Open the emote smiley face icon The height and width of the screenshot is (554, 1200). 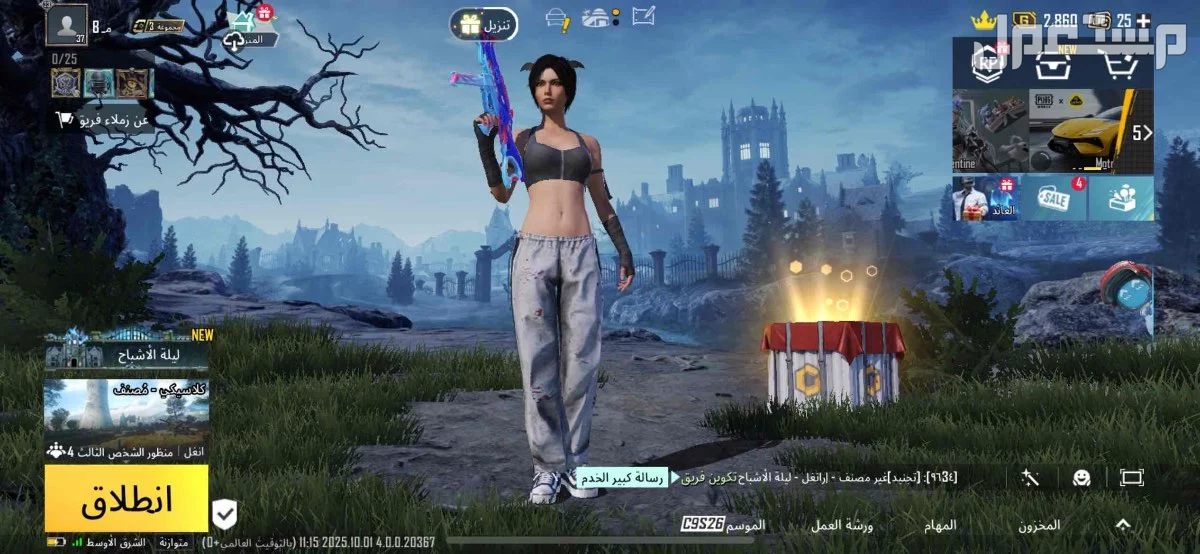[1081, 478]
